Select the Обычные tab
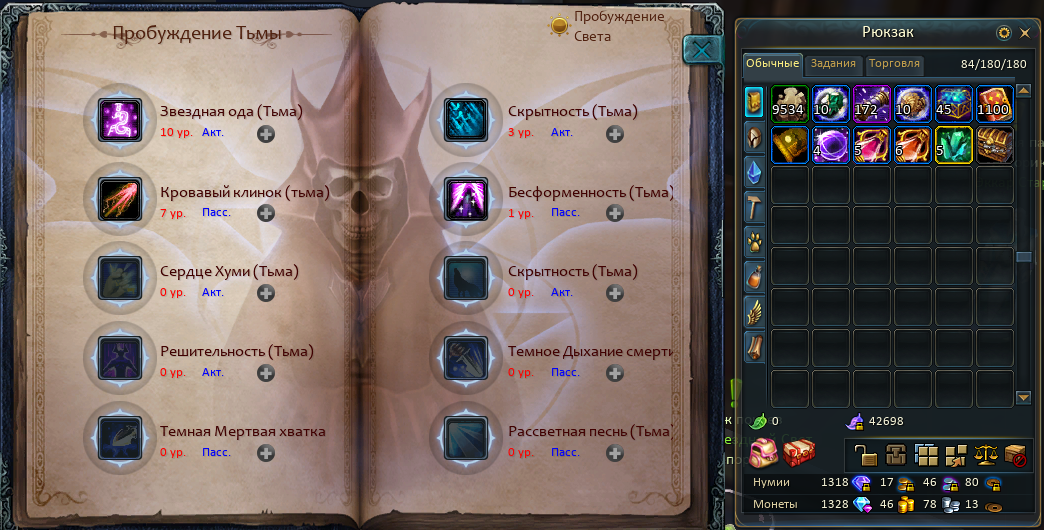The width and height of the screenshot is (1044, 530). tap(772, 64)
